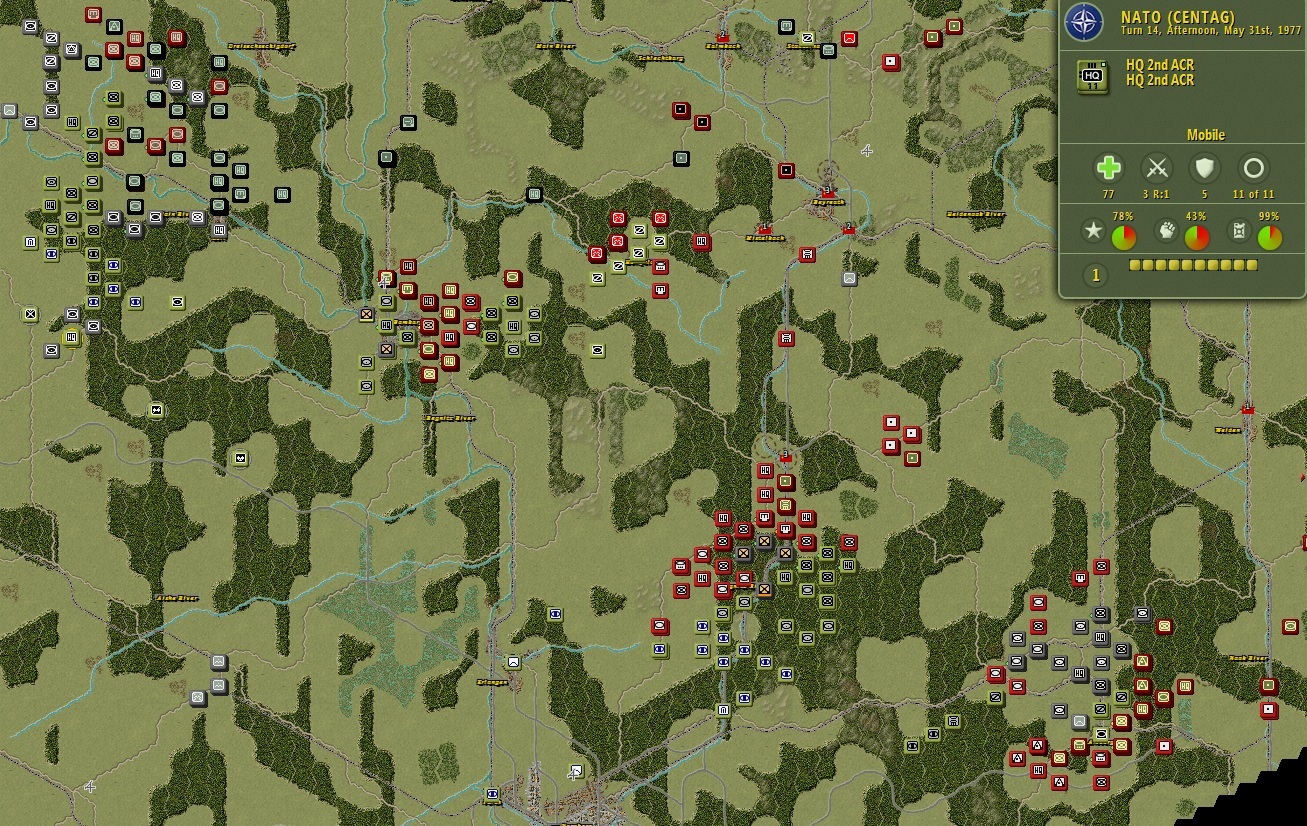Click the white crosshair marker near Bayreuth

pyautogui.click(x=866, y=152)
